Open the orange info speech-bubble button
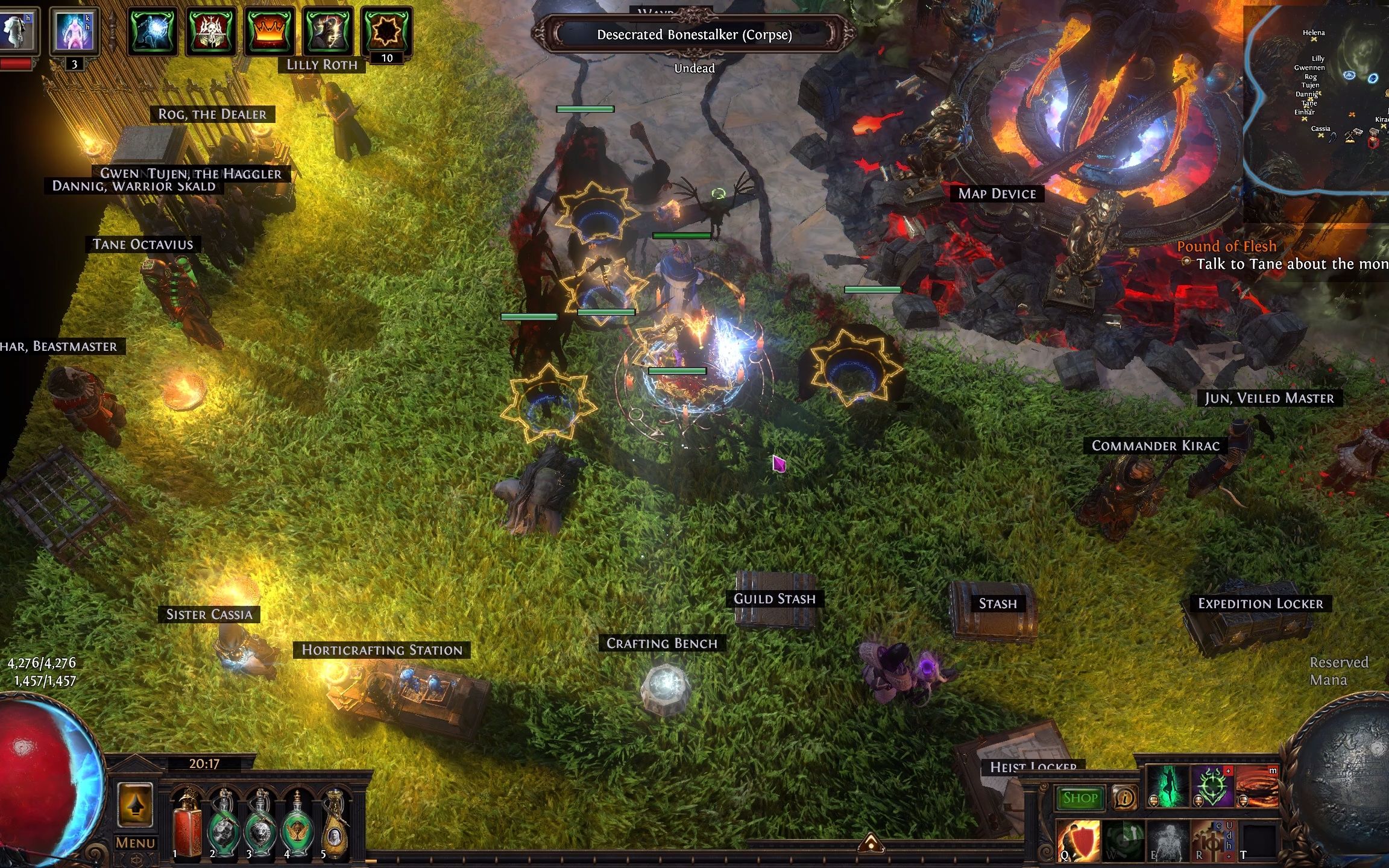1389x868 pixels. (x=1124, y=798)
